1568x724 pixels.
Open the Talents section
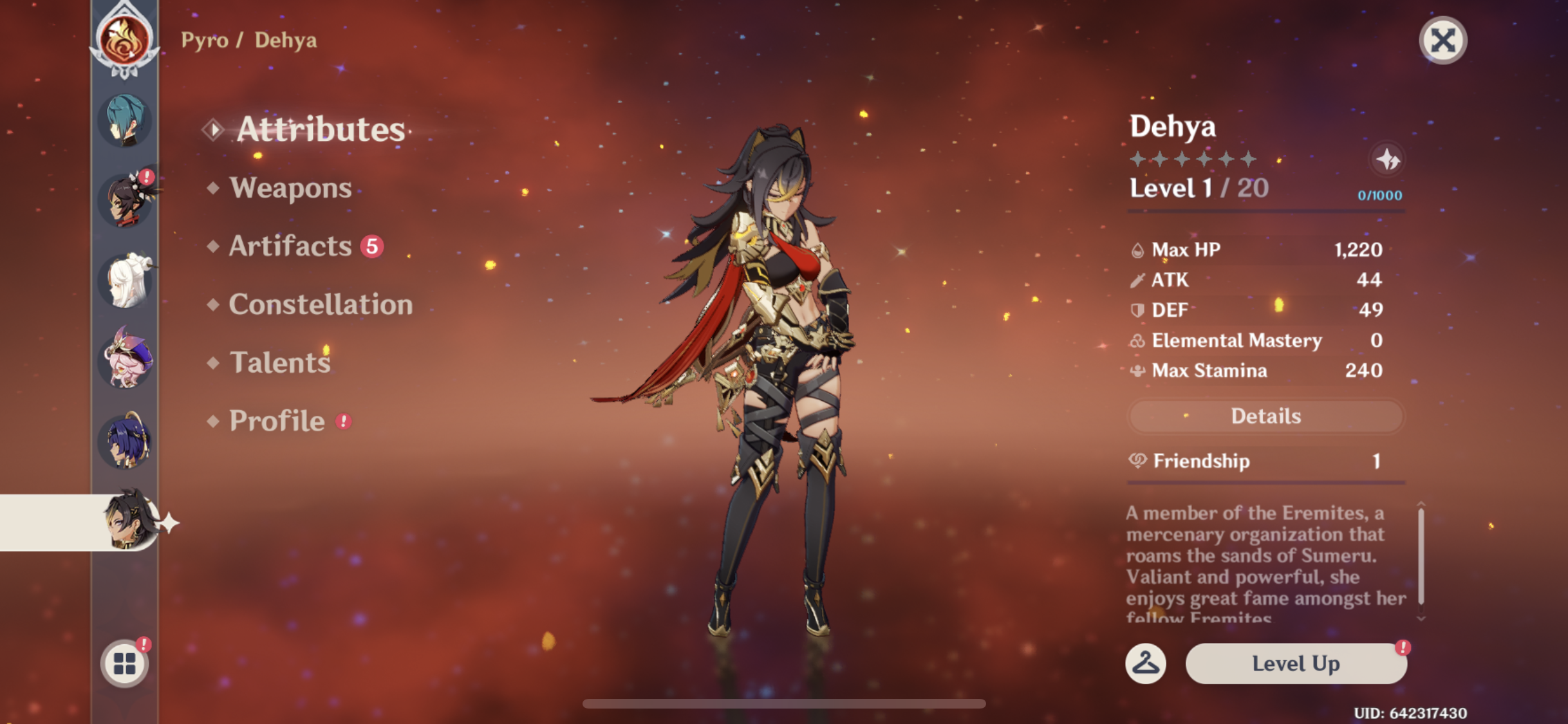pos(279,362)
